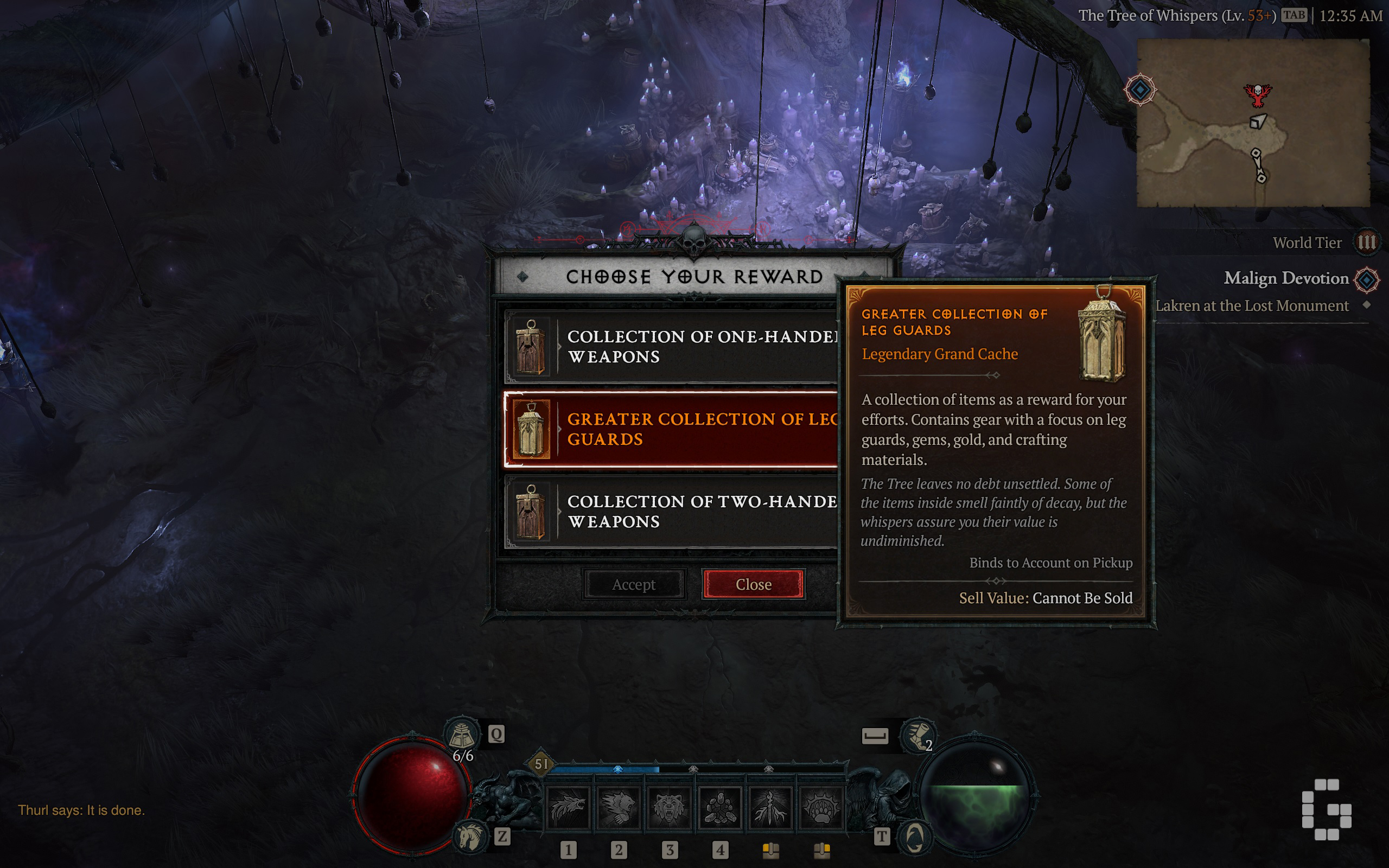Select Collection of One-Handed Weapons reward

pos(671,347)
